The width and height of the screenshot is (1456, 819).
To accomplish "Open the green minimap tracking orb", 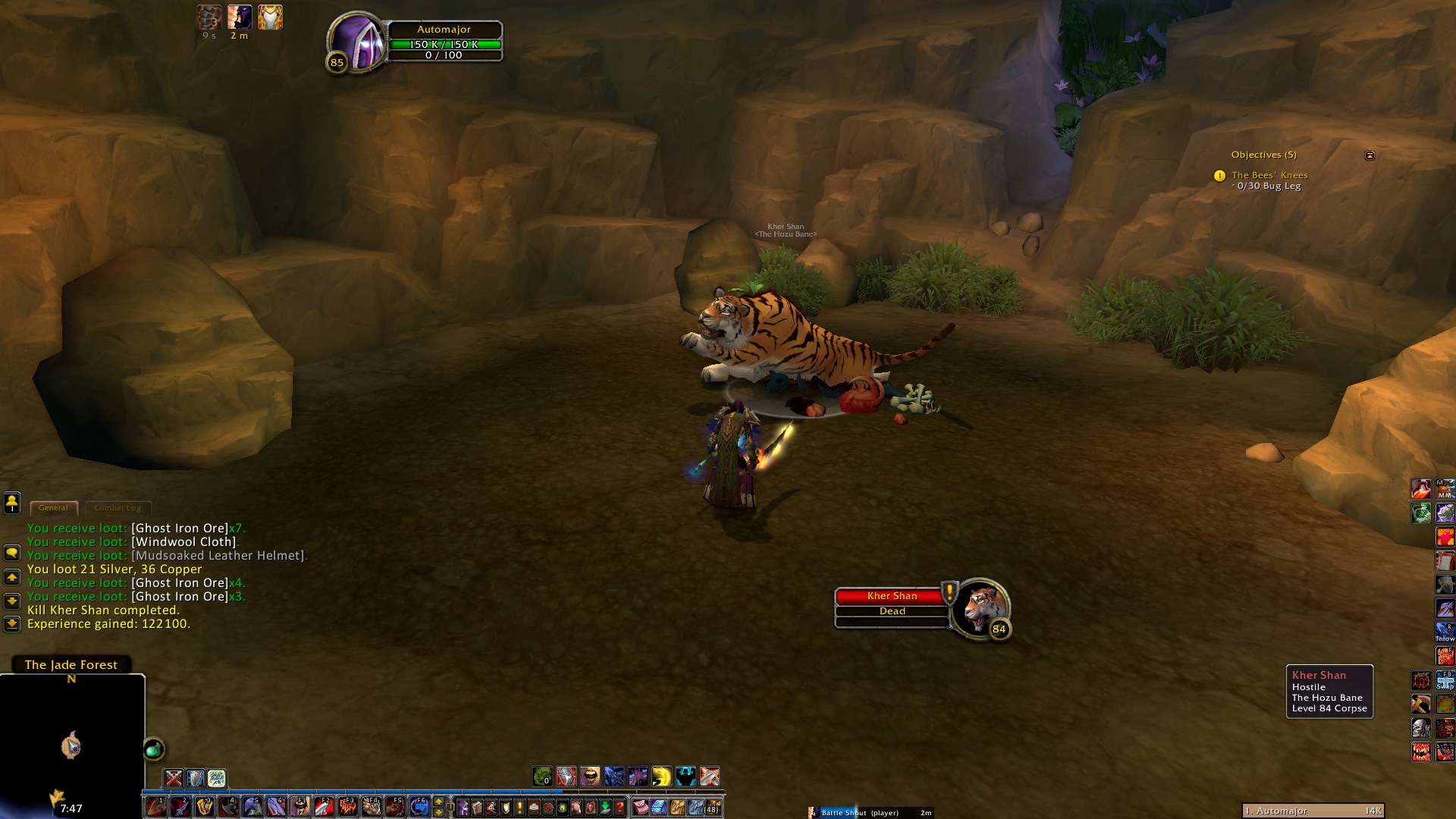I will point(154,749).
